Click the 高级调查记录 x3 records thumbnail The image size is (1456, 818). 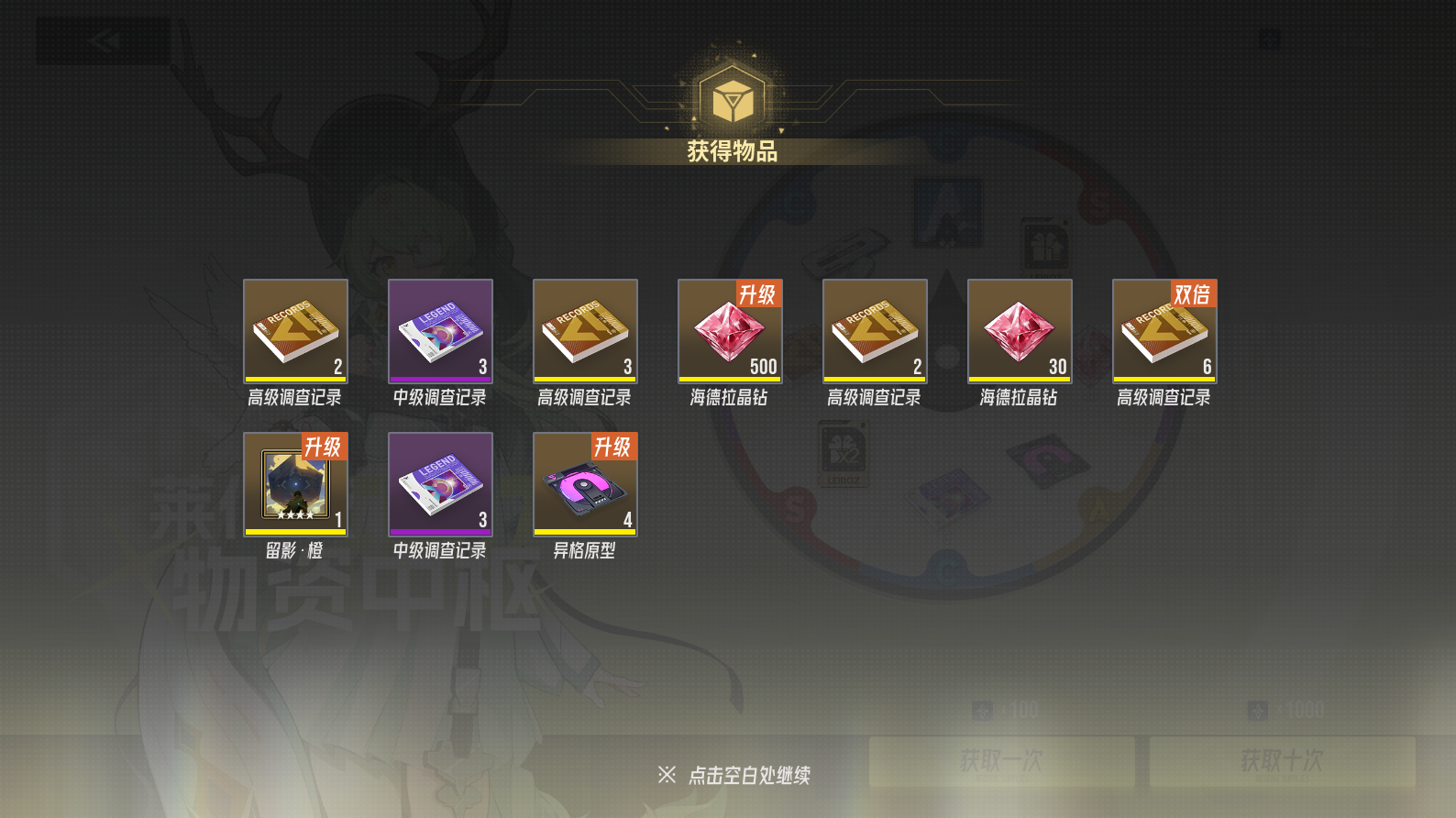click(584, 330)
